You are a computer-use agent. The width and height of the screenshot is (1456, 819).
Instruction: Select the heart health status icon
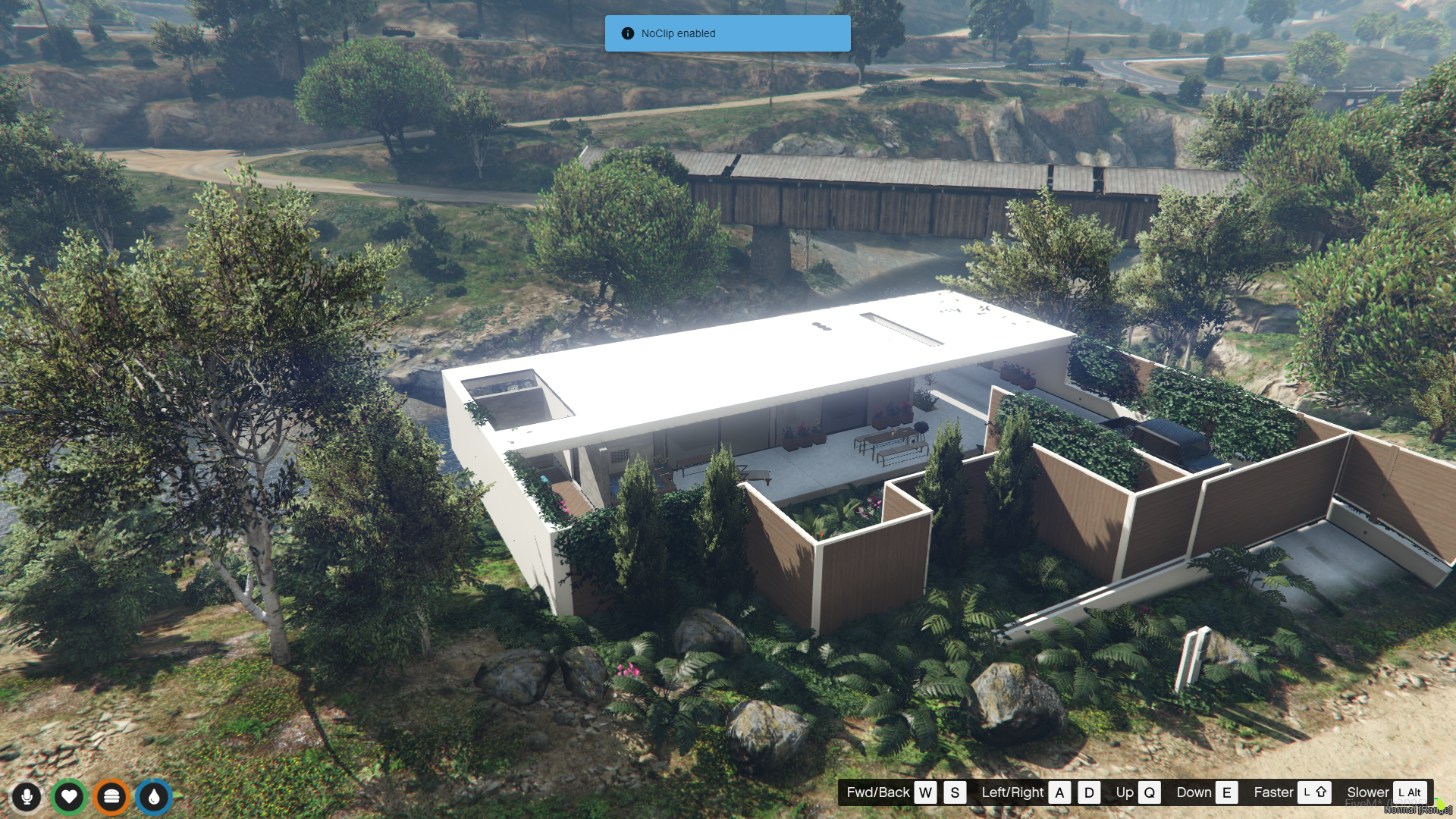click(x=69, y=796)
